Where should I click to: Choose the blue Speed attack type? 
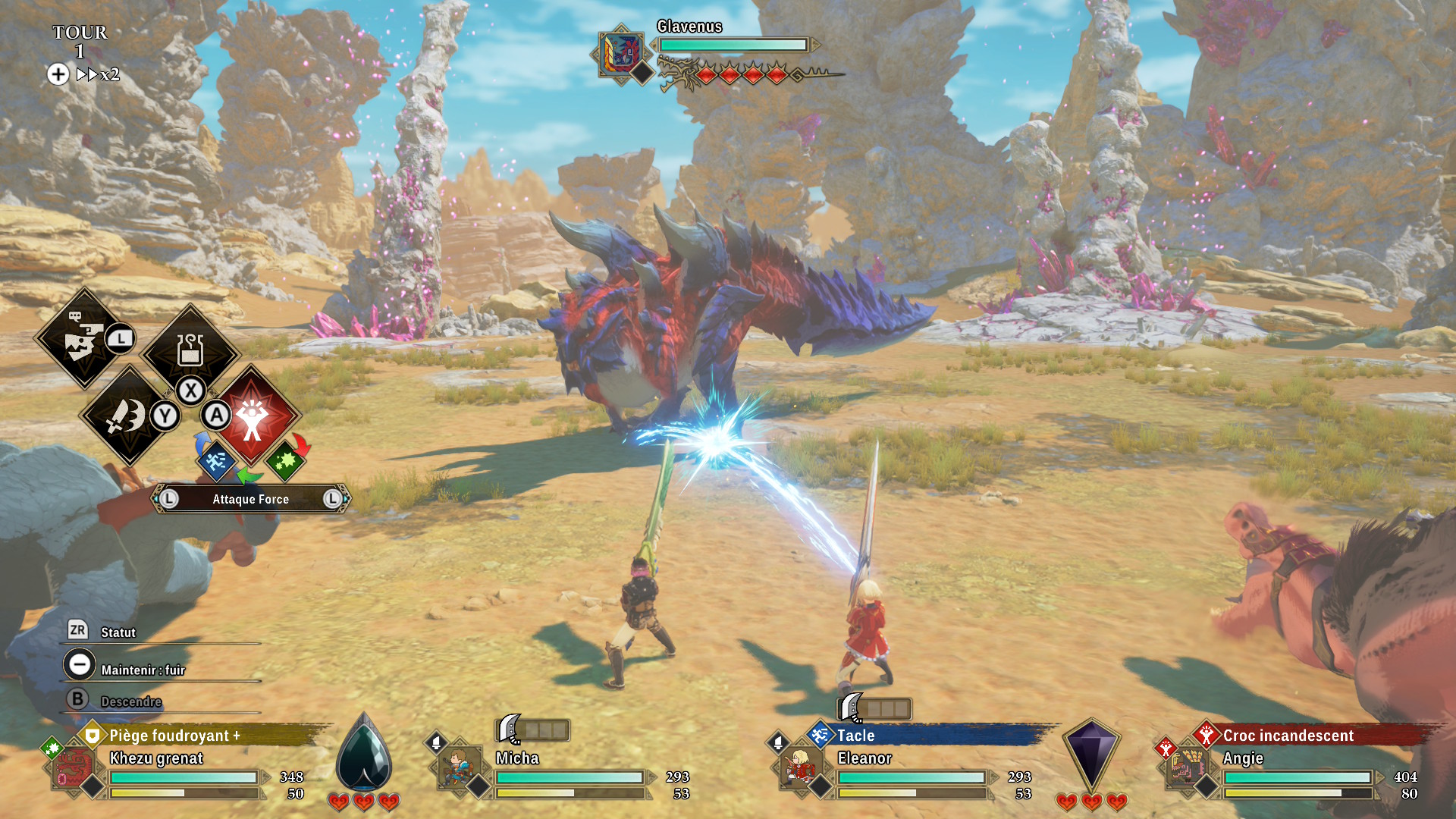click(x=216, y=460)
